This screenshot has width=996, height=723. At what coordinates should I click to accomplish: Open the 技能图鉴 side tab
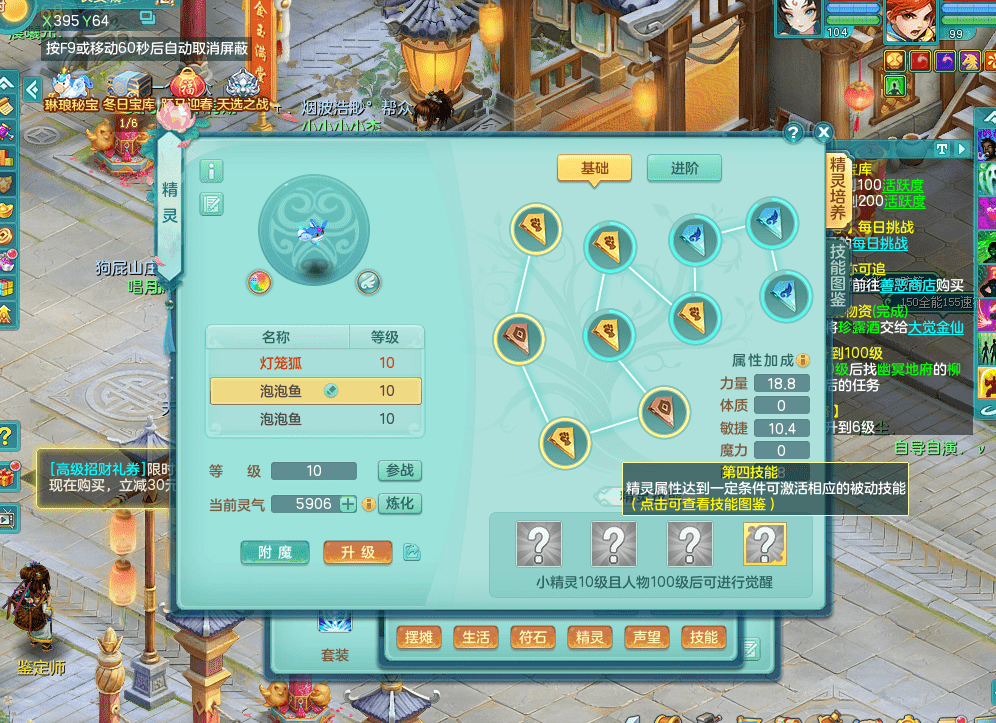838,274
